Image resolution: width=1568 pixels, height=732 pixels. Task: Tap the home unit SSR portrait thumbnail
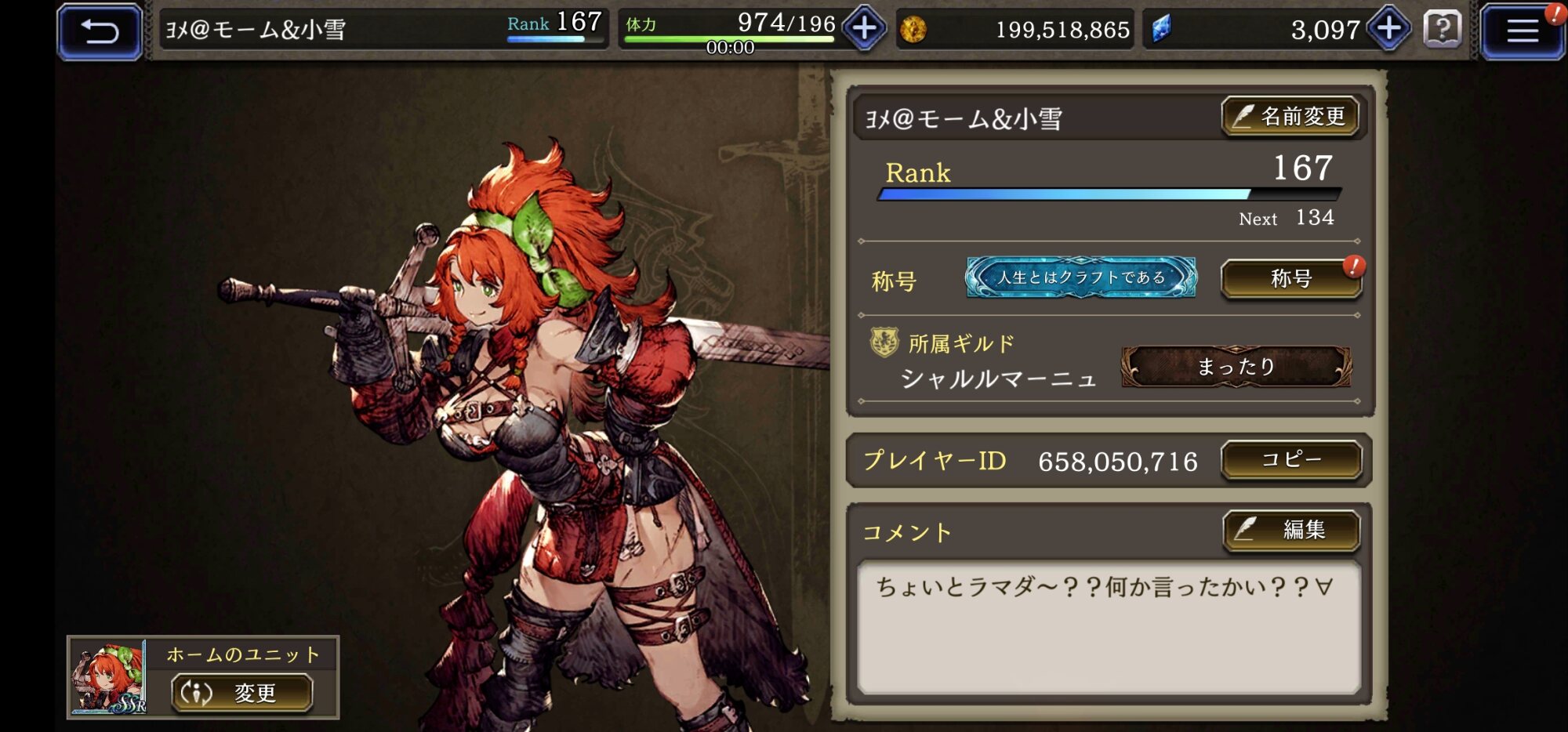(108, 677)
